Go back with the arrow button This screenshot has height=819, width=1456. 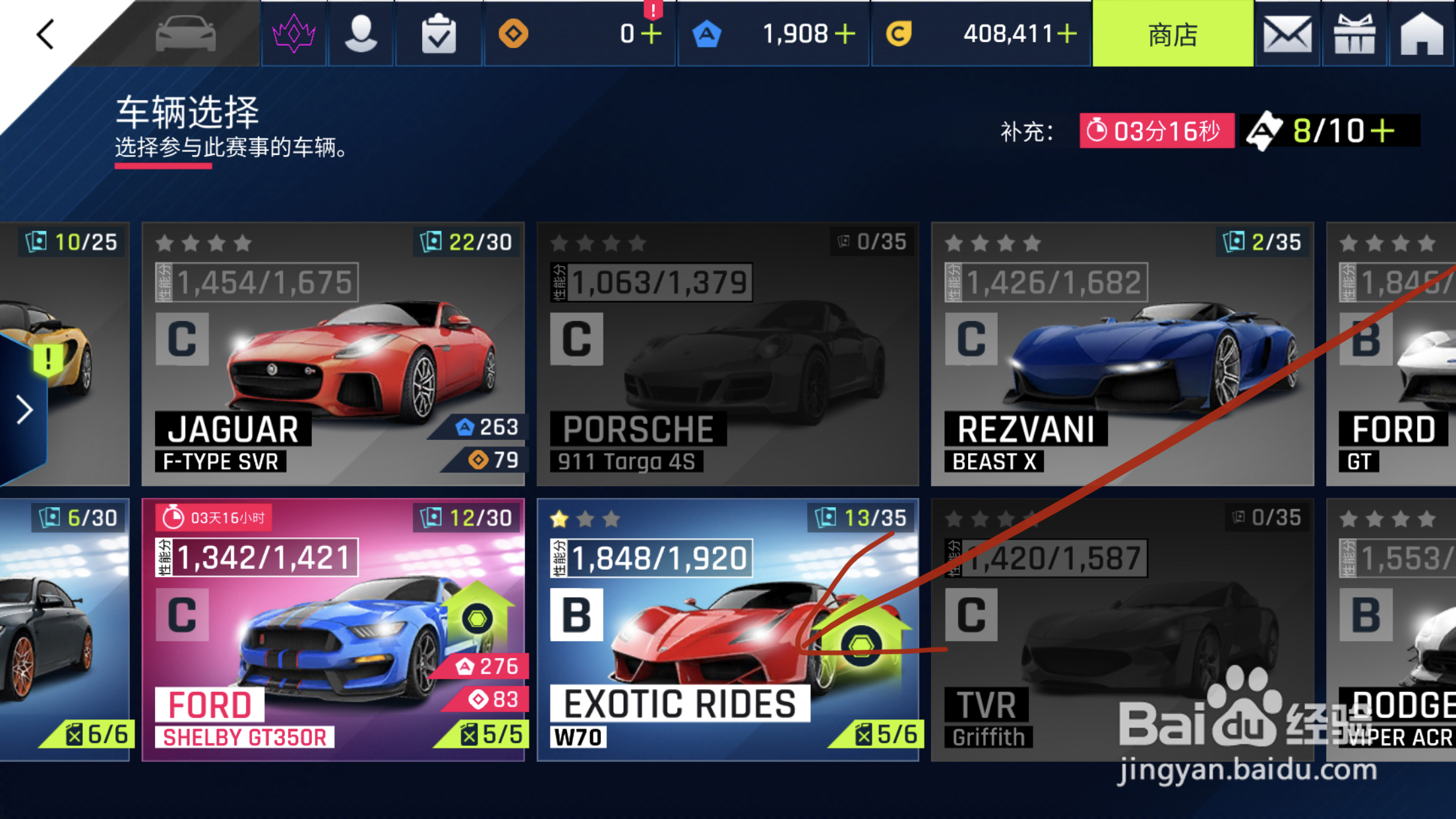pos(45,34)
